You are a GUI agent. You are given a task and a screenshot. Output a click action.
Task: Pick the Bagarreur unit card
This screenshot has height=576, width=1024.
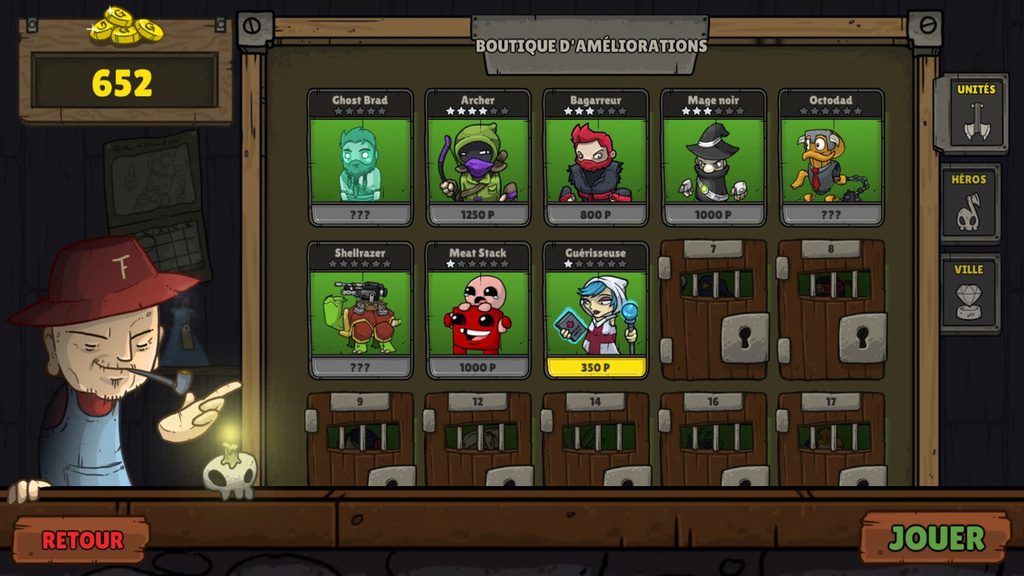pyautogui.click(x=596, y=158)
